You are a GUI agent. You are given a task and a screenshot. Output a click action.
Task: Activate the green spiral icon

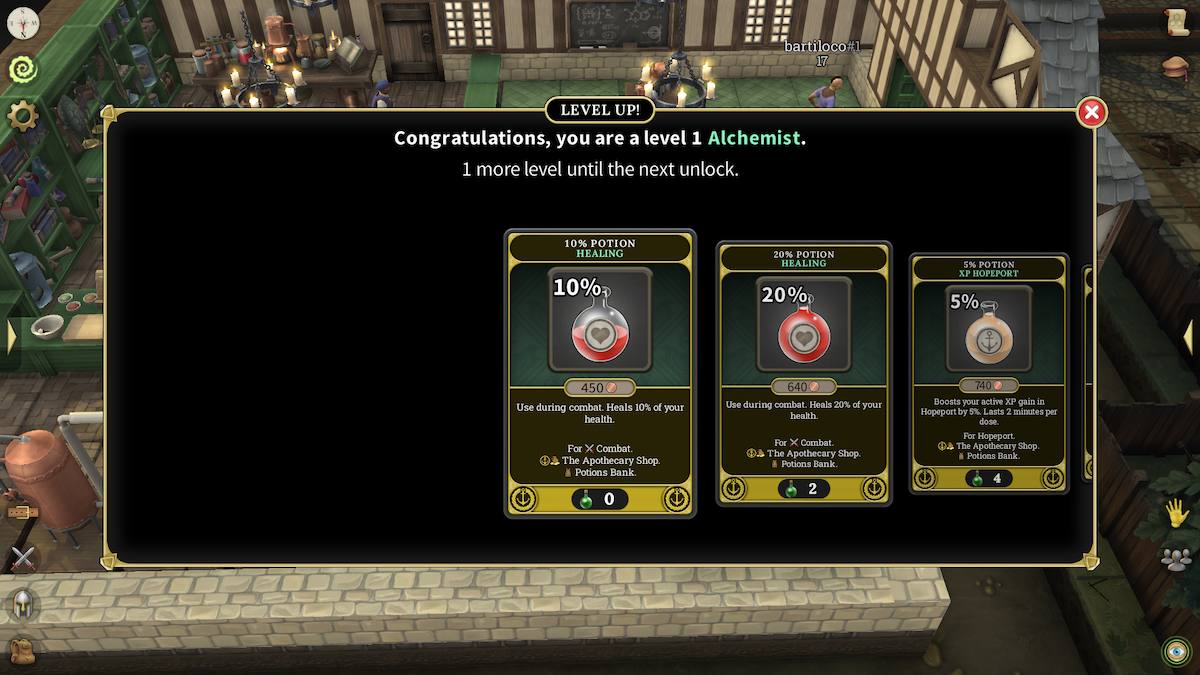(x=22, y=69)
